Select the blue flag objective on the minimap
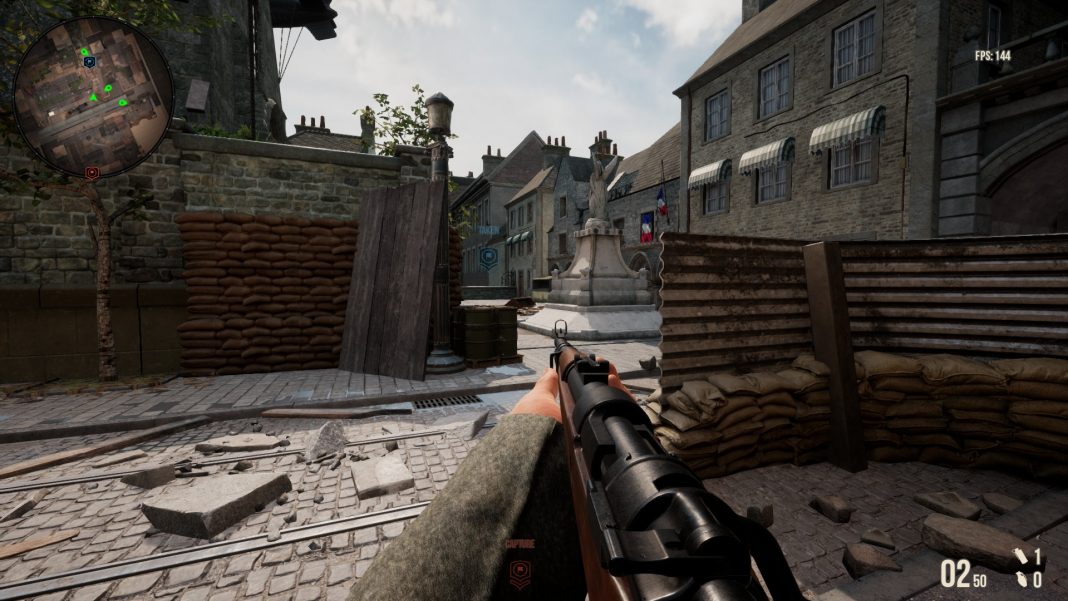Image resolution: width=1068 pixels, height=601 pixels. 89,62
